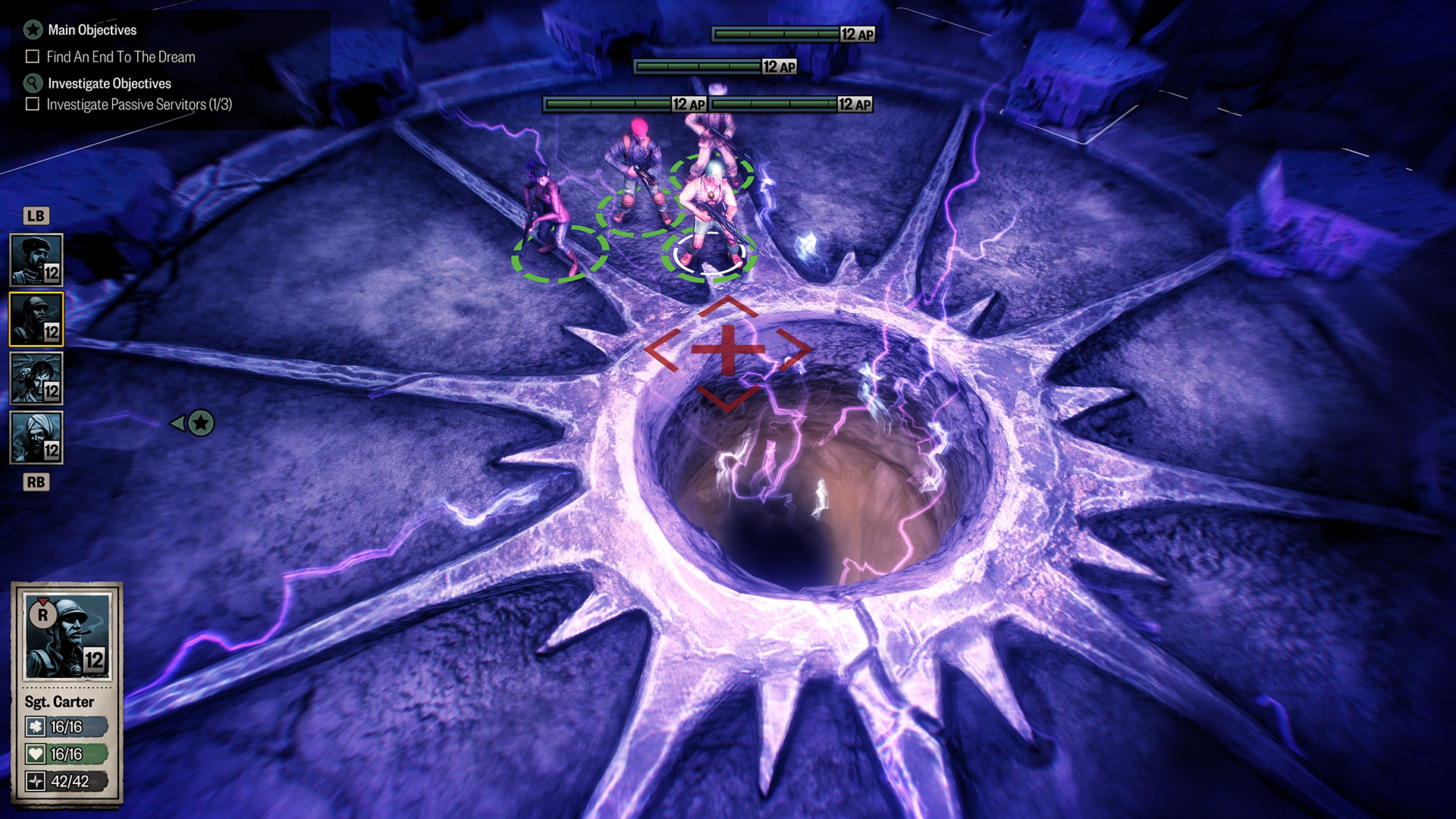Open Sgt. Carter's large character card portrait
Image resolution: width=1456 pixels, height=819 pixels.
(x=67, y=637)
